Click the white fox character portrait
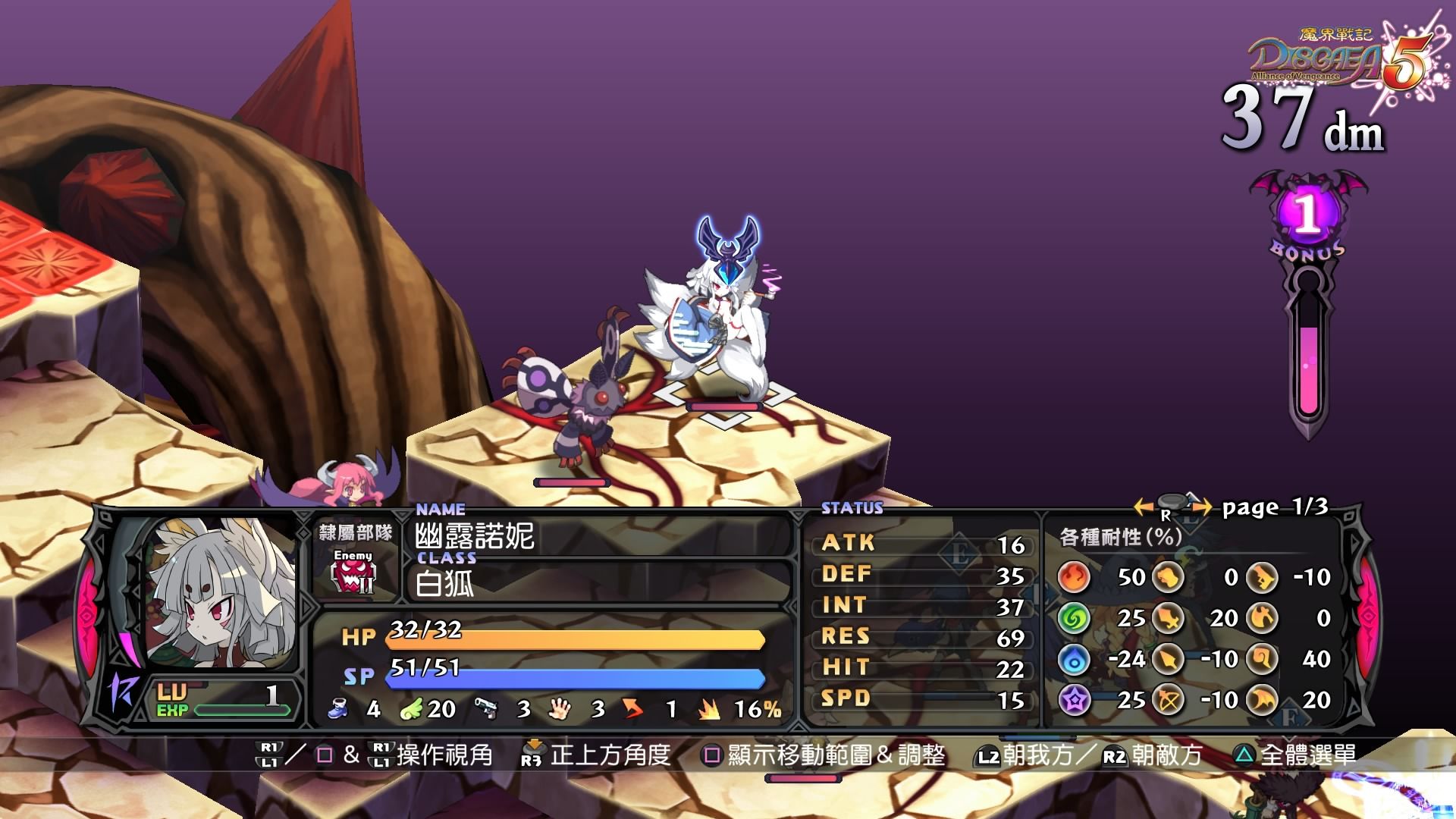This screenshot has width=1456, height=819. point(220,593)
